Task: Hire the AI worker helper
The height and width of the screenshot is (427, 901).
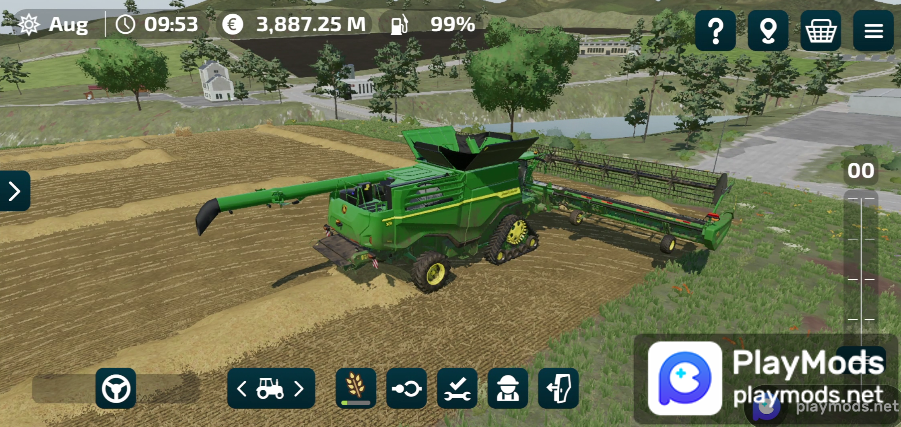Action: pyautogui.click(x=508, y=389)
